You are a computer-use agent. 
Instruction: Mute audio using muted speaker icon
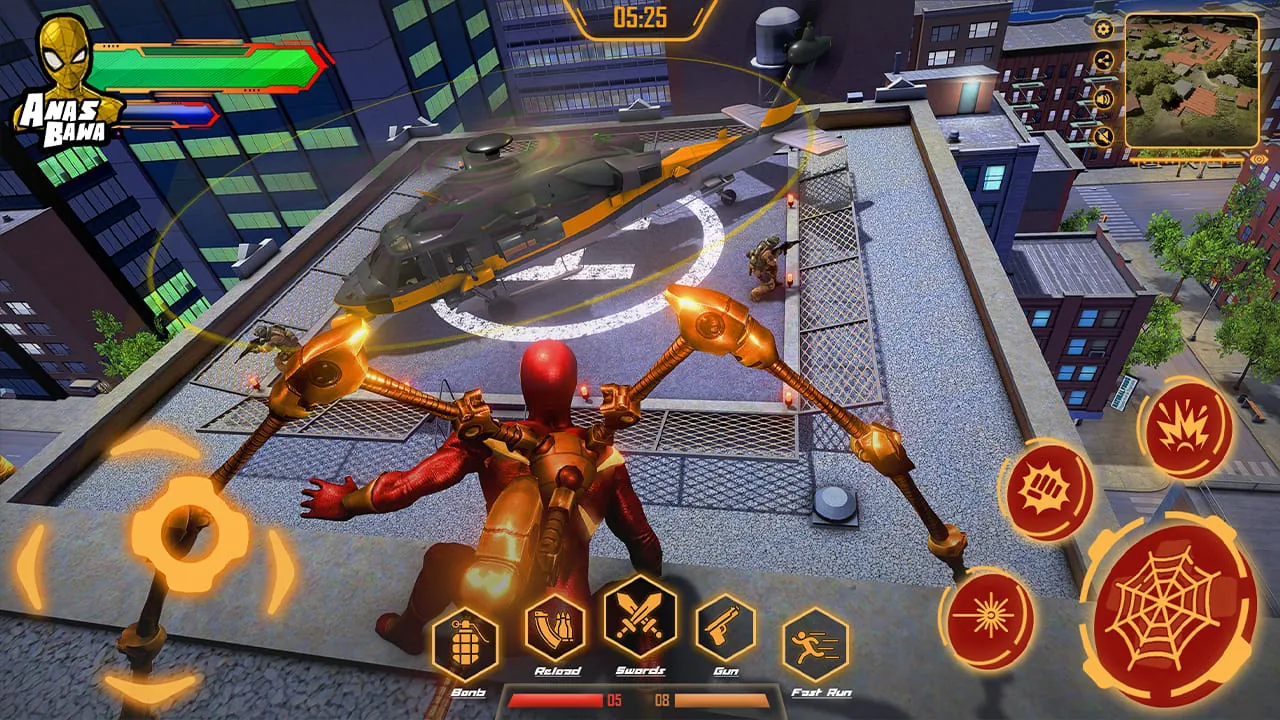click(1103, 135)
